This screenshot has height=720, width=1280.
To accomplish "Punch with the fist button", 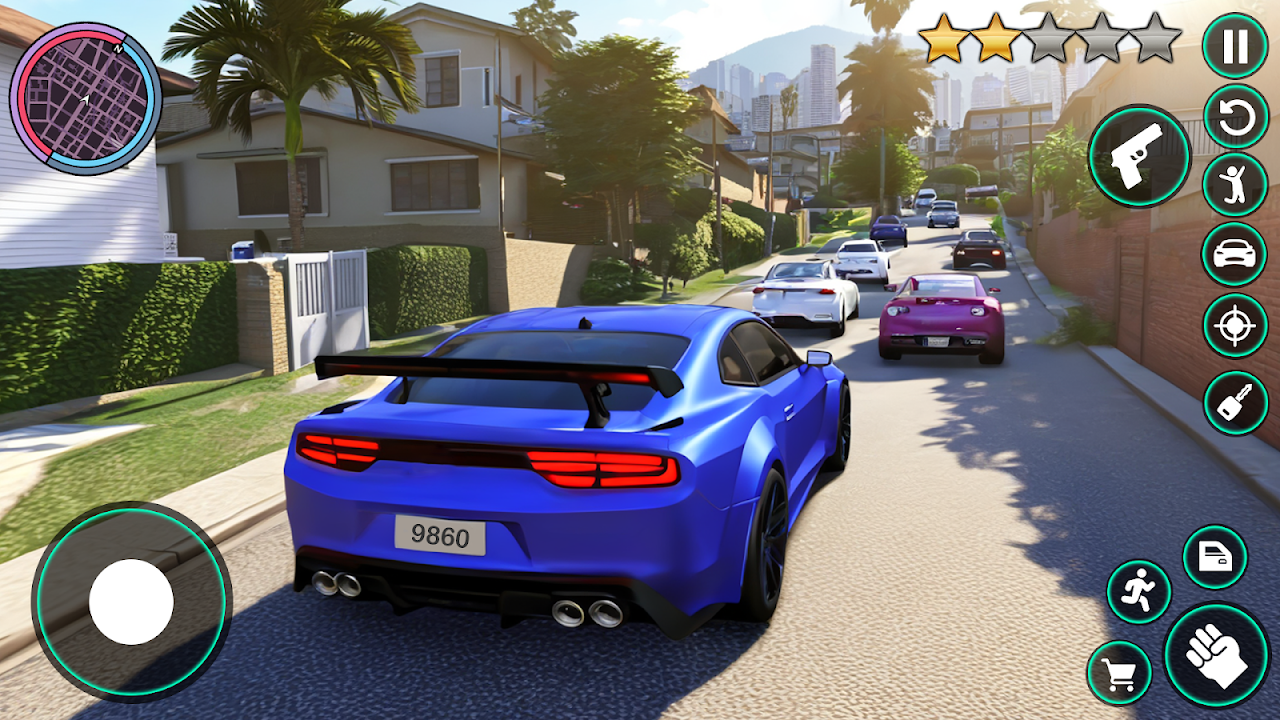I will coord(1216,656).
